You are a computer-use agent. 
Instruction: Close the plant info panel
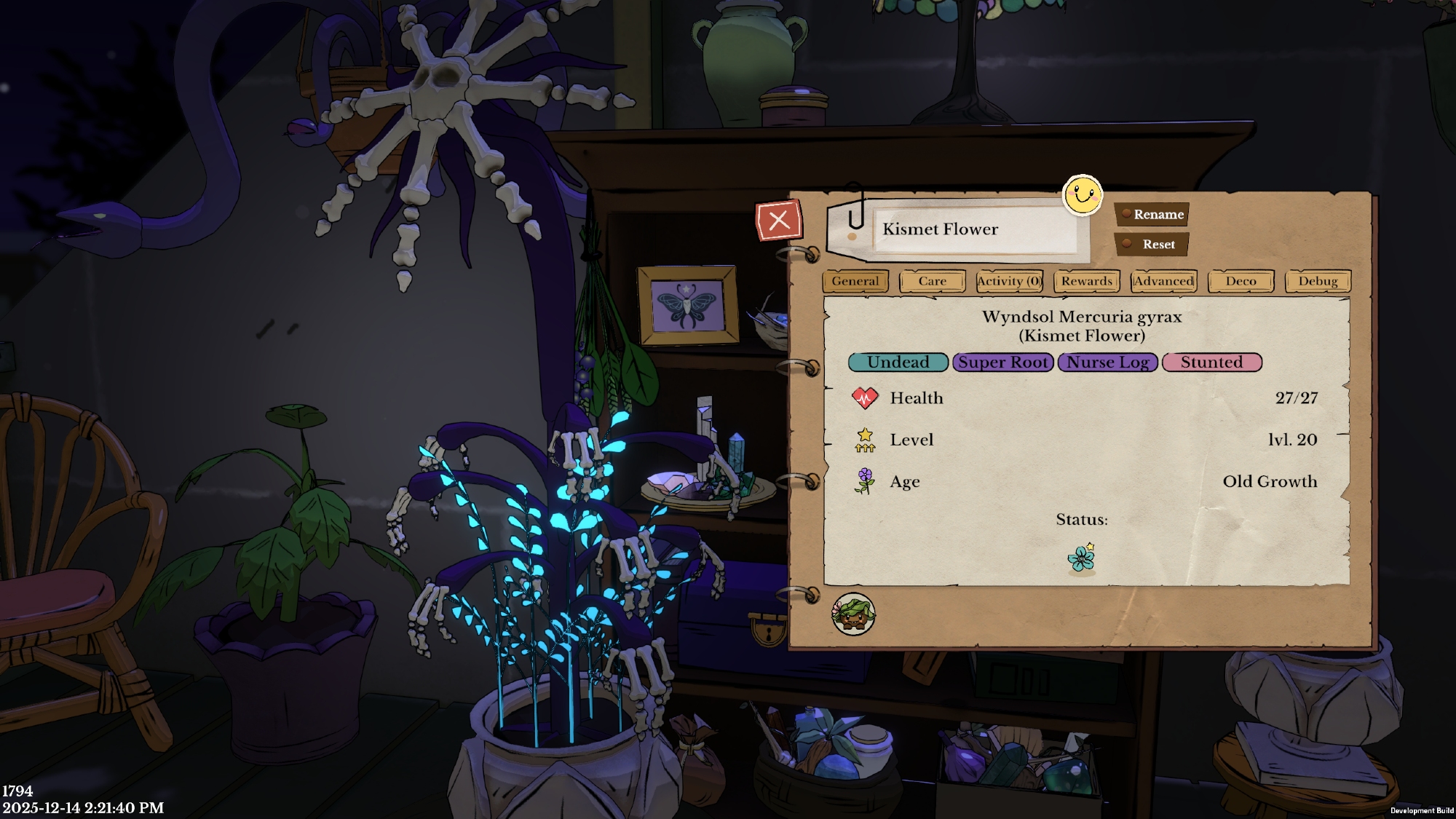pos(779,221)
